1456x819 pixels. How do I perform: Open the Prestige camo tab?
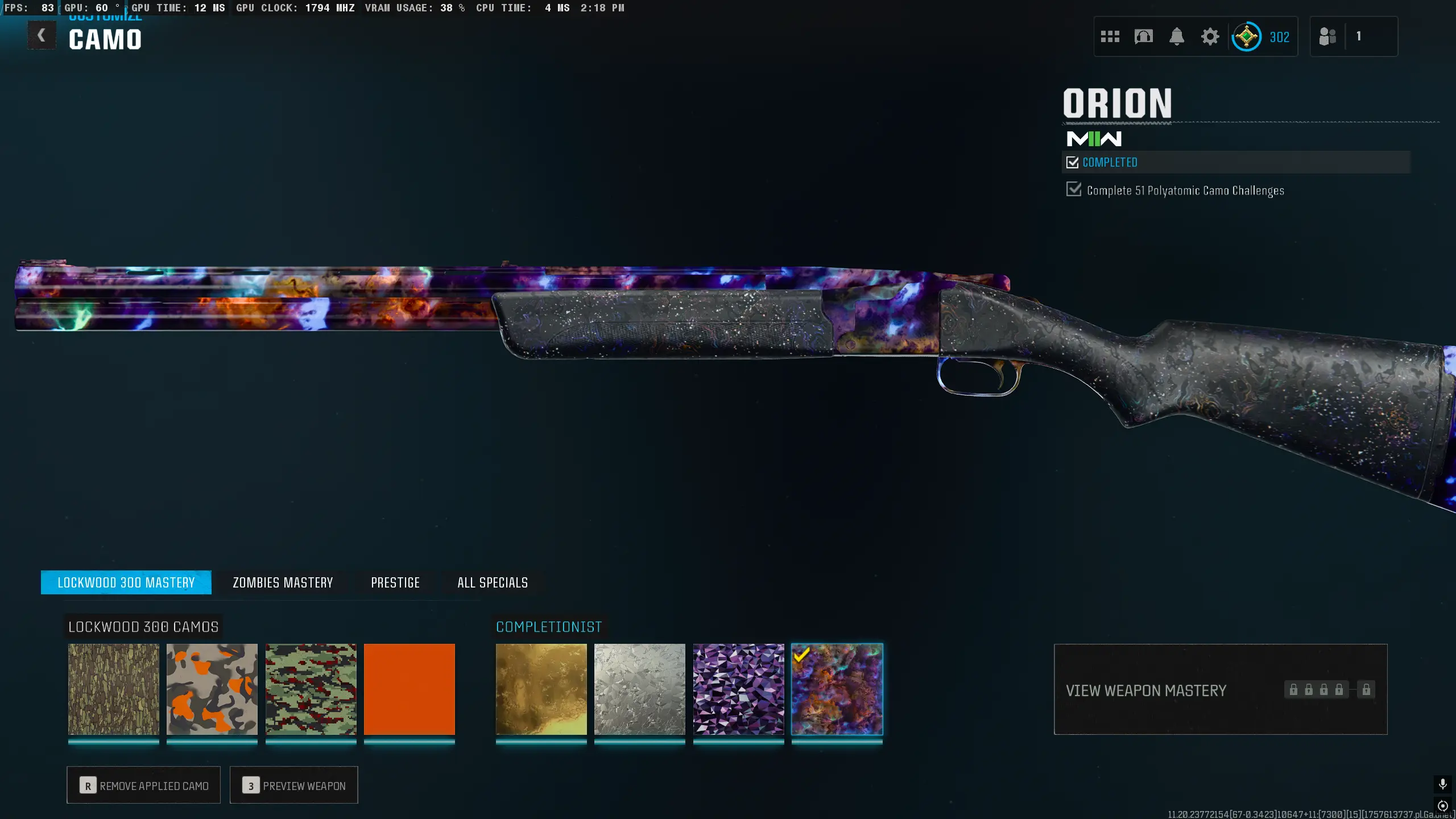pos(395,582)
